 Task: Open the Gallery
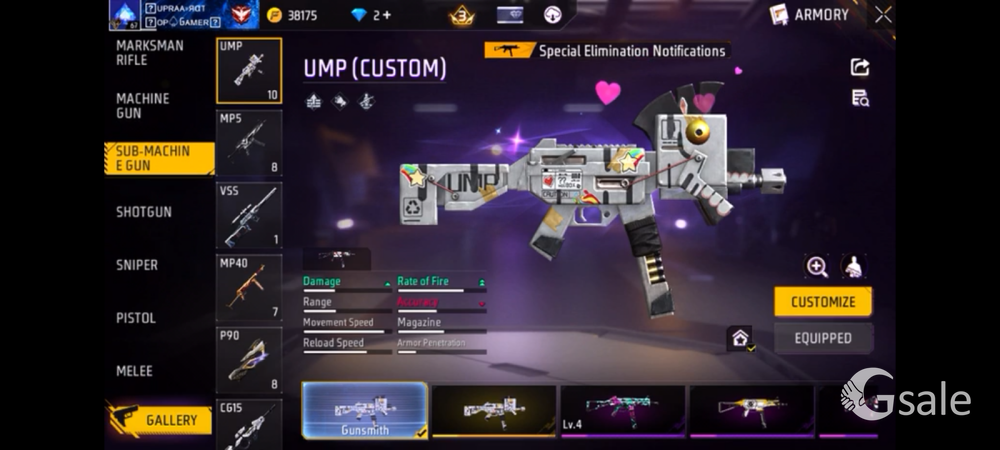tap(160, 420)
